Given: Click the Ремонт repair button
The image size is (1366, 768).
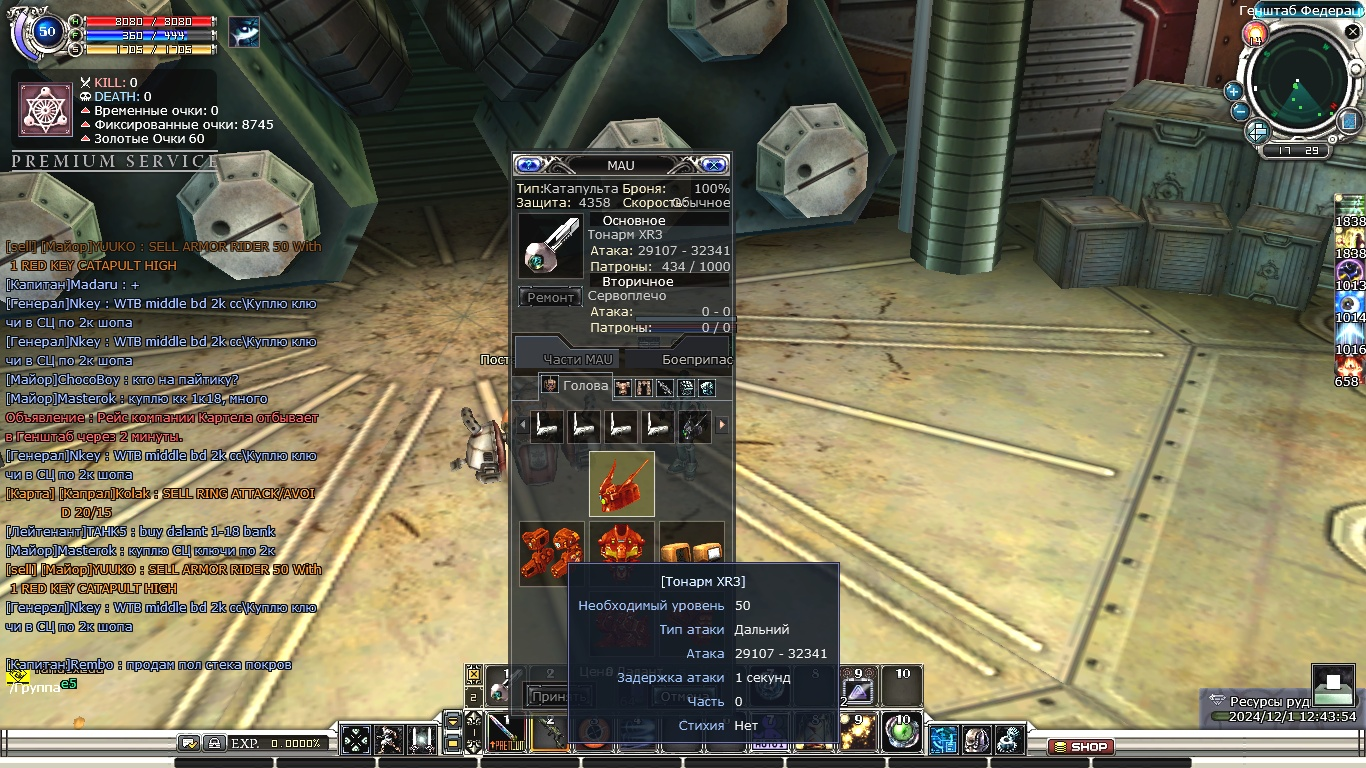Looking at the screenshot, I should point(550,297).
